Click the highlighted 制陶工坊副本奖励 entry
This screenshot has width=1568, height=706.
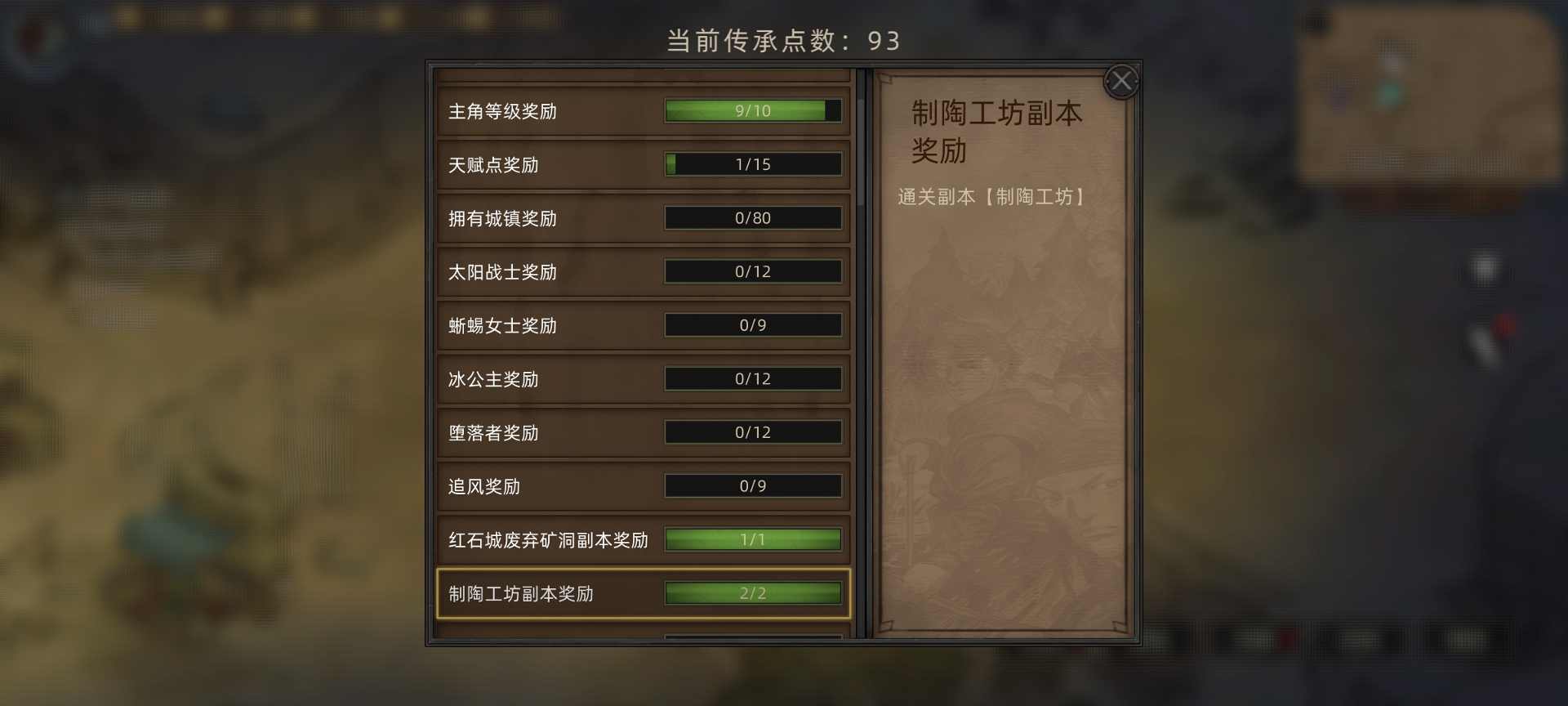(x=642, y=593)
